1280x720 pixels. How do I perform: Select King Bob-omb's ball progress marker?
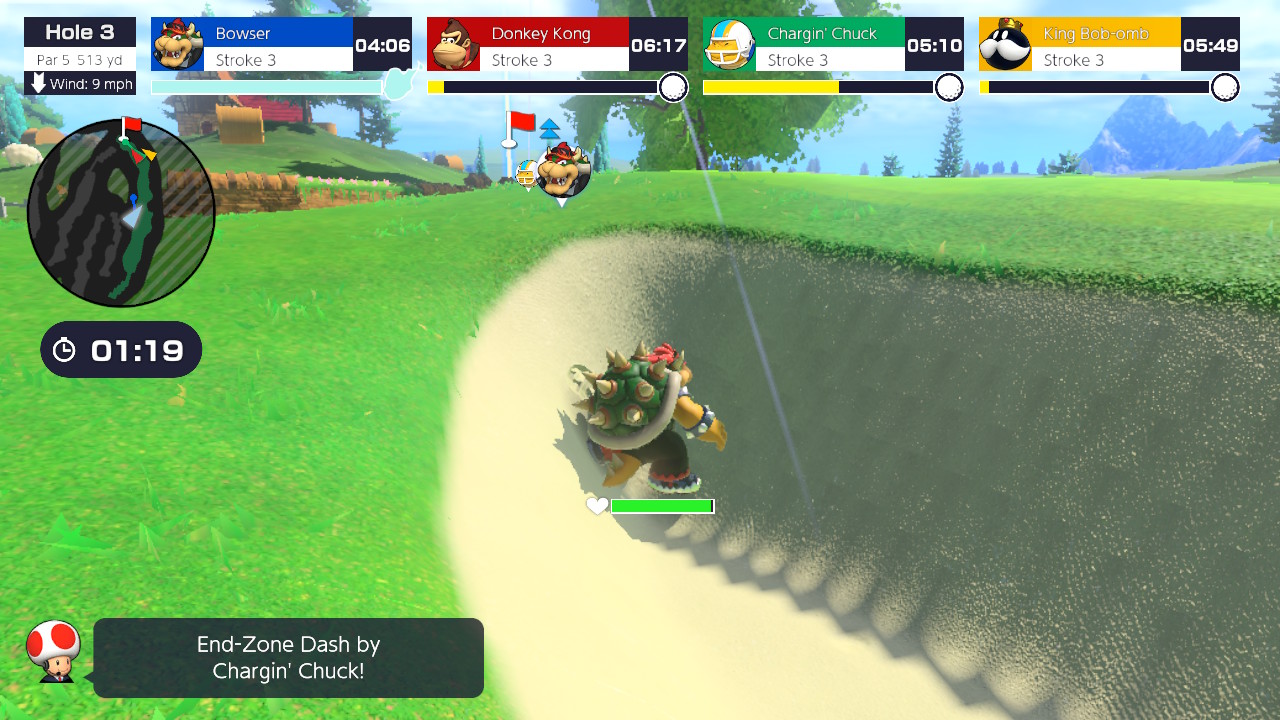pyautogui.click(x=1227, y=88)
